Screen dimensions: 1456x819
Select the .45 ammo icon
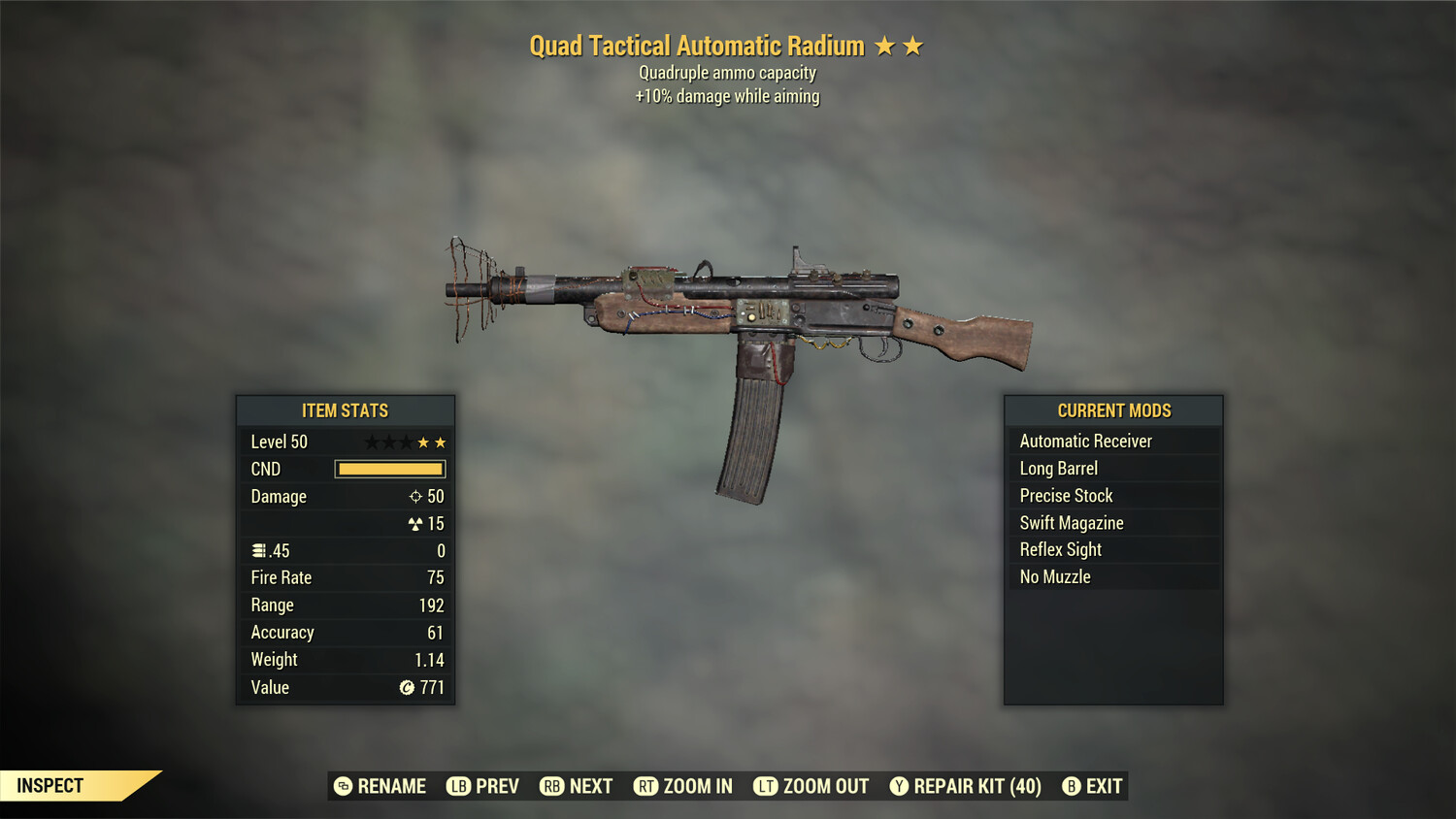pyautogui.click(x=258, y=550)
